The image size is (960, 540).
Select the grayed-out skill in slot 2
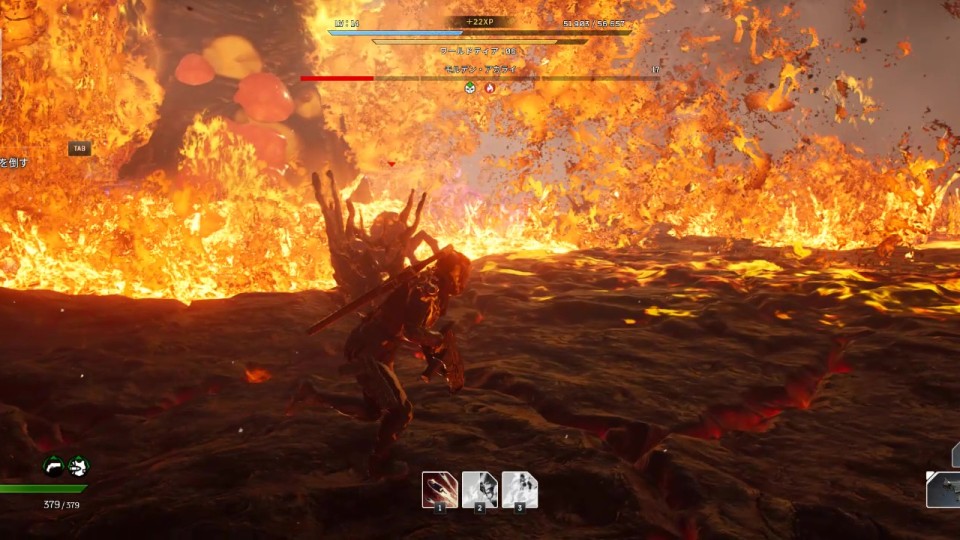click(x=479, y=489)
